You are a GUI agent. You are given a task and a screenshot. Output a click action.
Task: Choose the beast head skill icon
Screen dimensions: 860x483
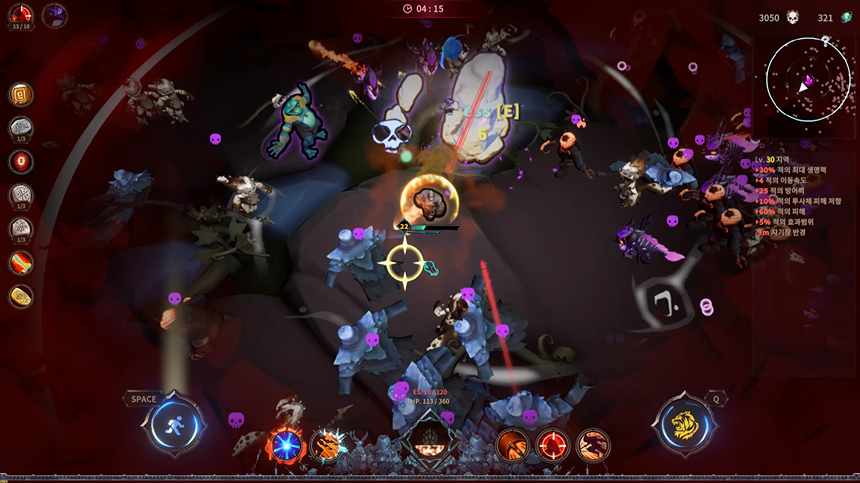[592, 444]
